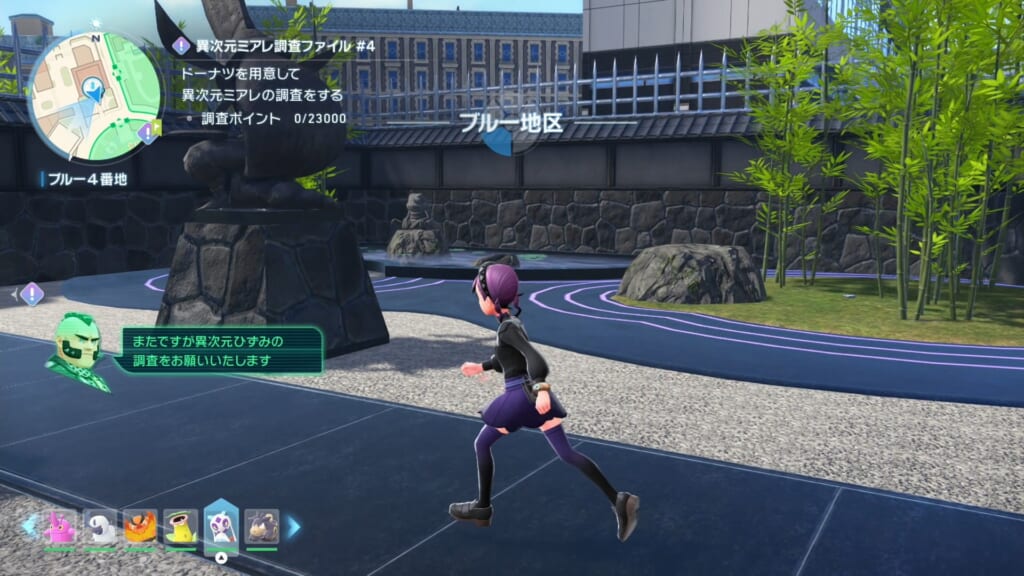Image resolution: width=1024 pixels, height=576 pixels.
Task: Open the 異次元ひずみ request message bubble
Action: click(220, 350)
